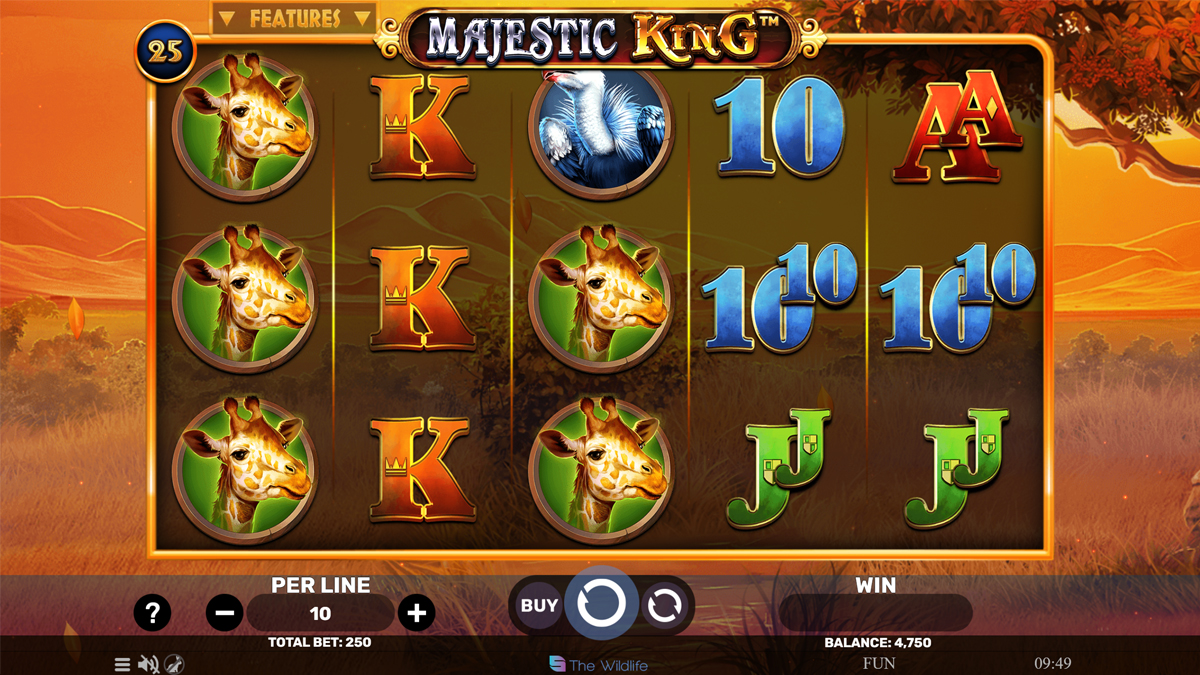Activate the autoplay button
The width and height of the screenshot is (1200, 675).
coord(664,605)
